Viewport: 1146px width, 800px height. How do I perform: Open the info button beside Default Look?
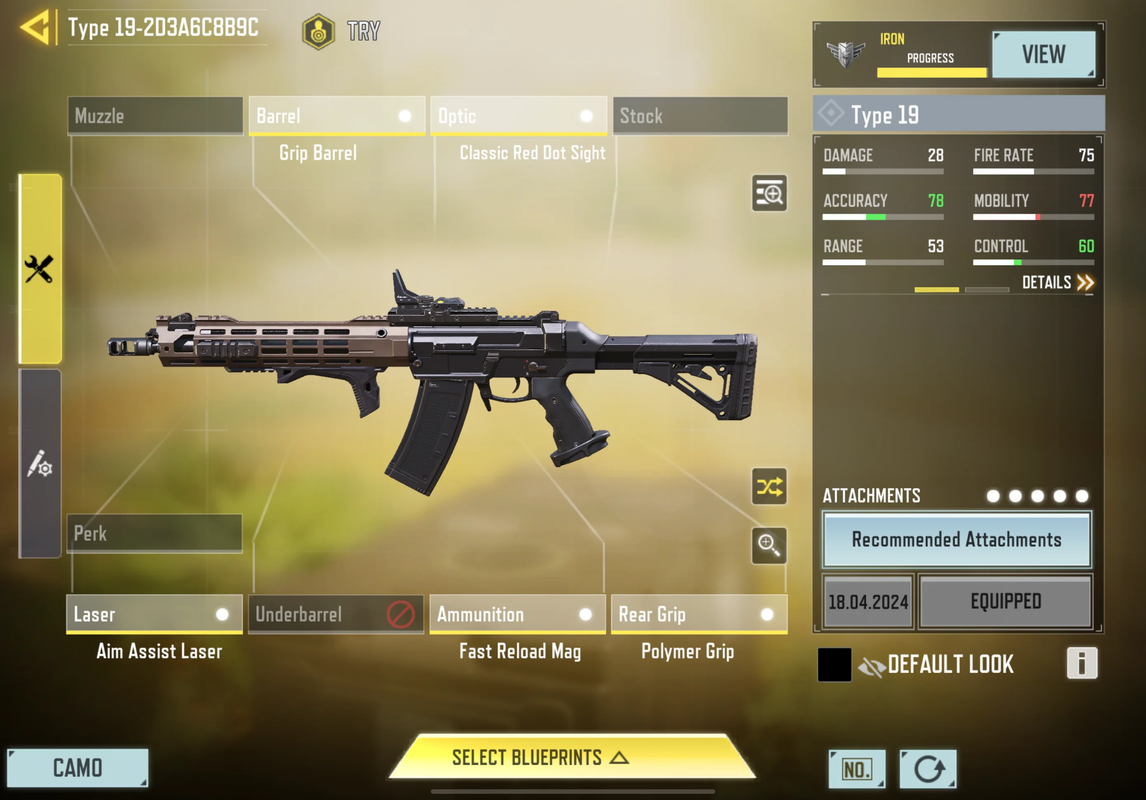point(1081,664)
